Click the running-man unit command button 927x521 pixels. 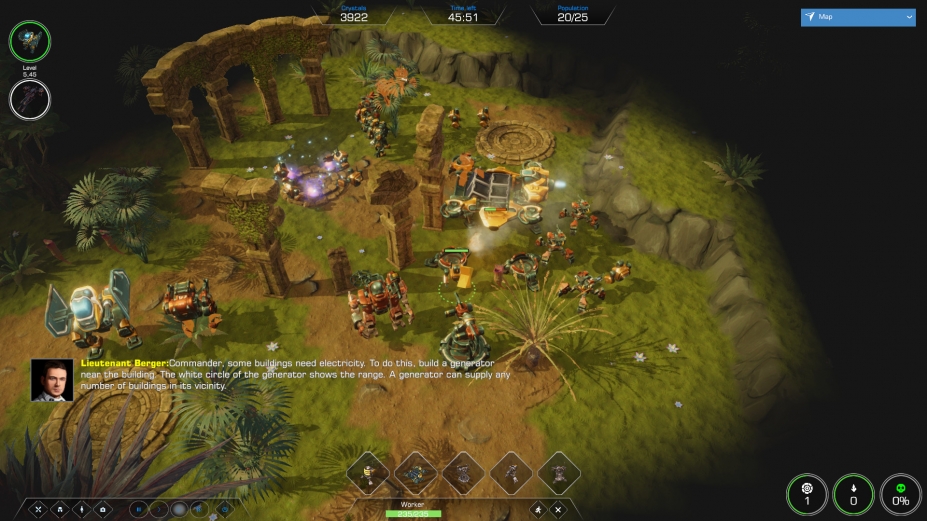pyautogui.click(x=539, y=509)
